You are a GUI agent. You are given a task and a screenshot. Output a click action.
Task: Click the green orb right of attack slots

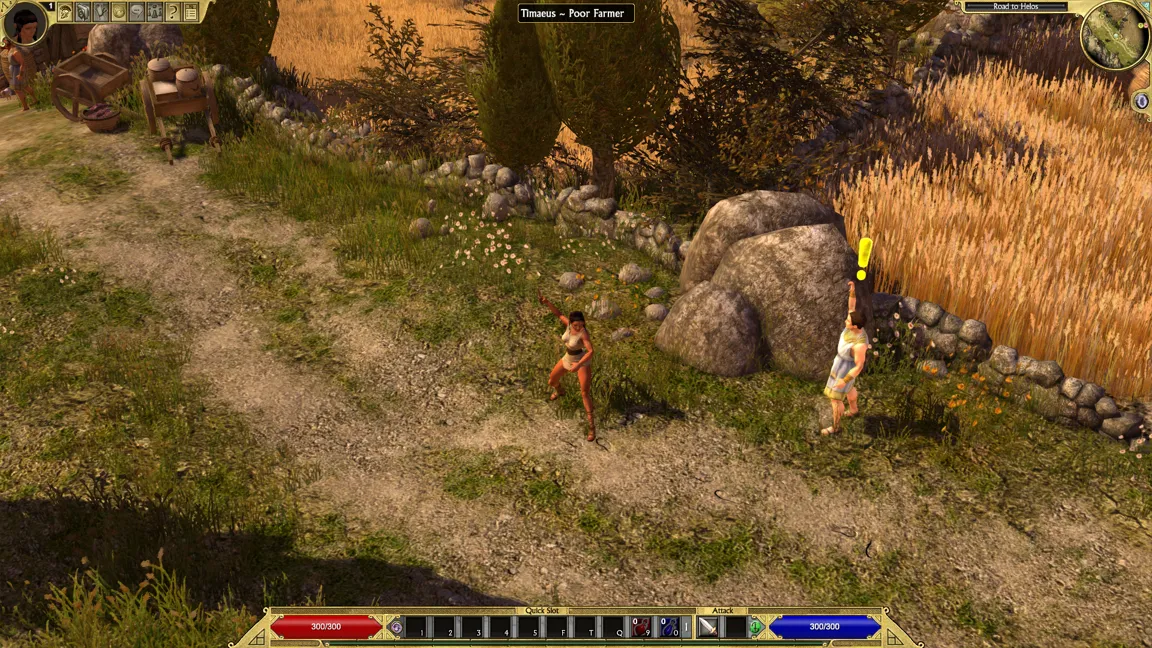[757, 627]
